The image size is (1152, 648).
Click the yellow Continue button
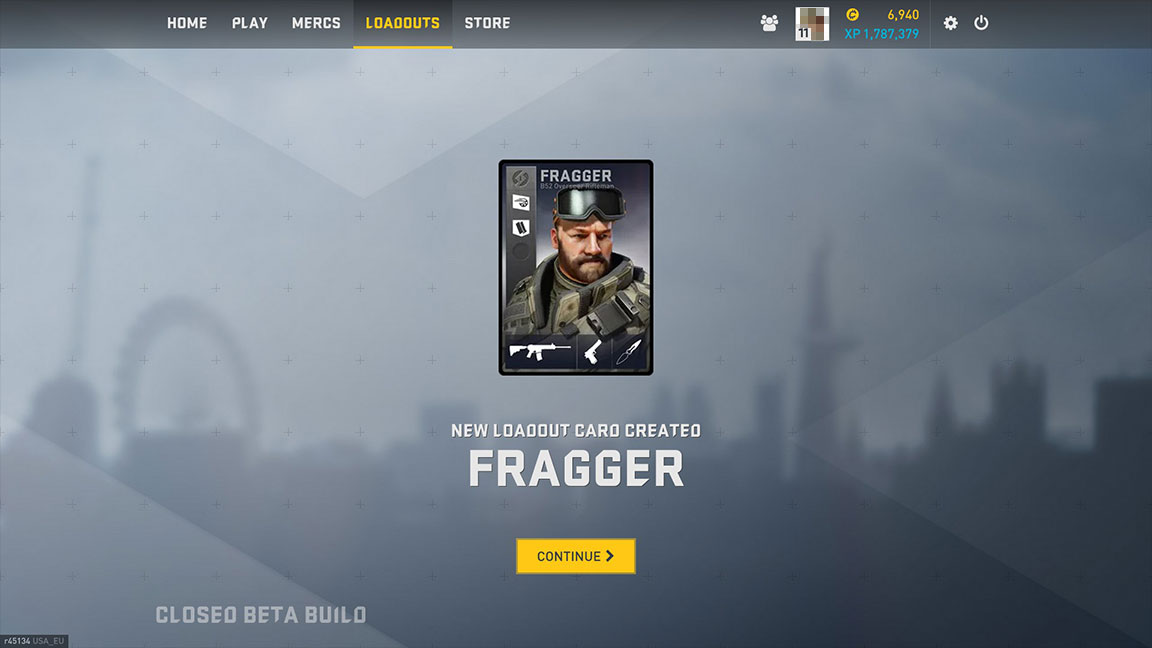(576, 556)
